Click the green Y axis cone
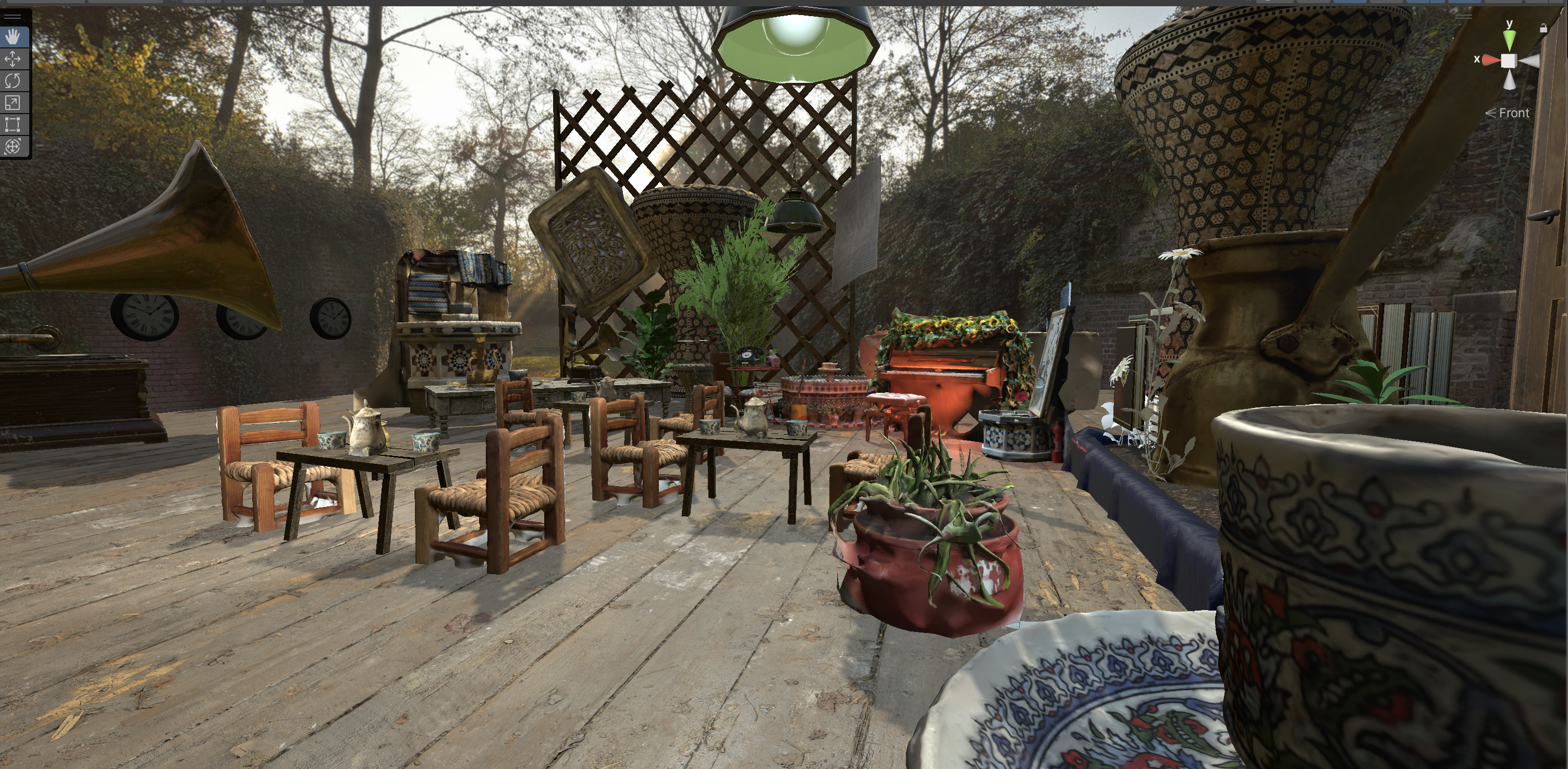 1510,40
